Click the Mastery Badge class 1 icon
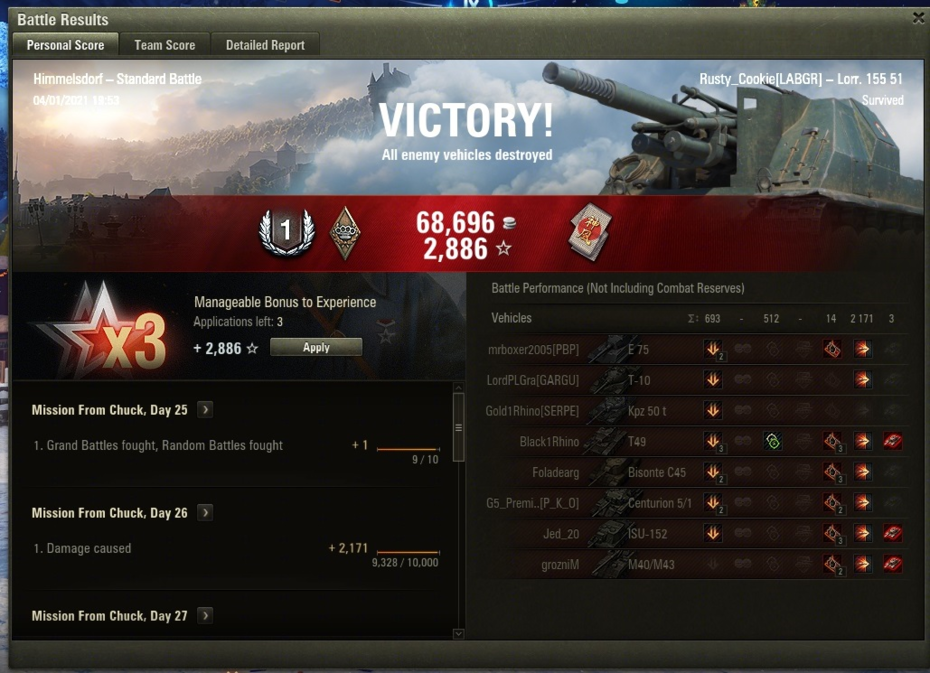 [286, 233]
